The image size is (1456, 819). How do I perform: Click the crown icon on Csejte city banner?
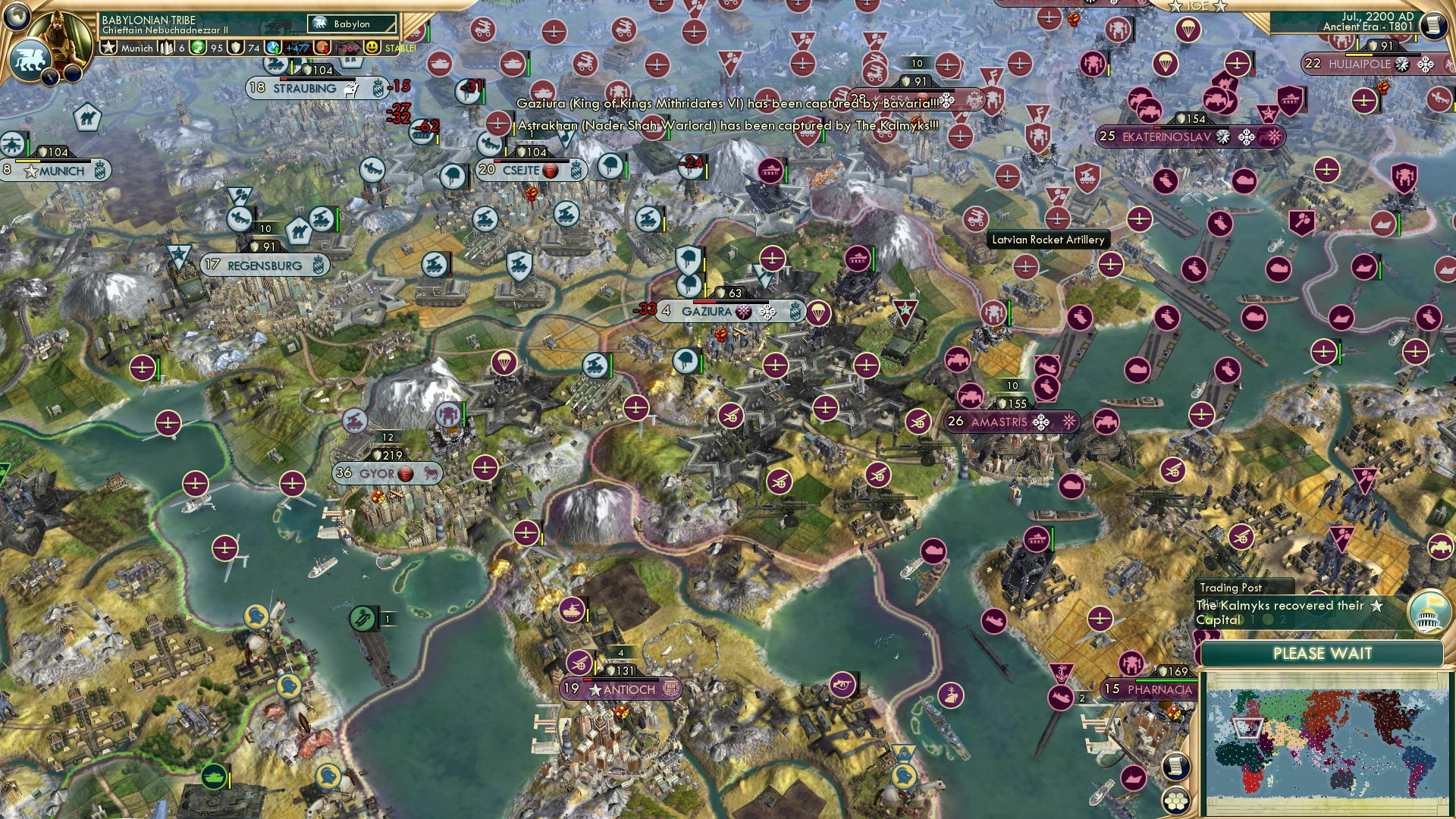[x=577, y=169]
